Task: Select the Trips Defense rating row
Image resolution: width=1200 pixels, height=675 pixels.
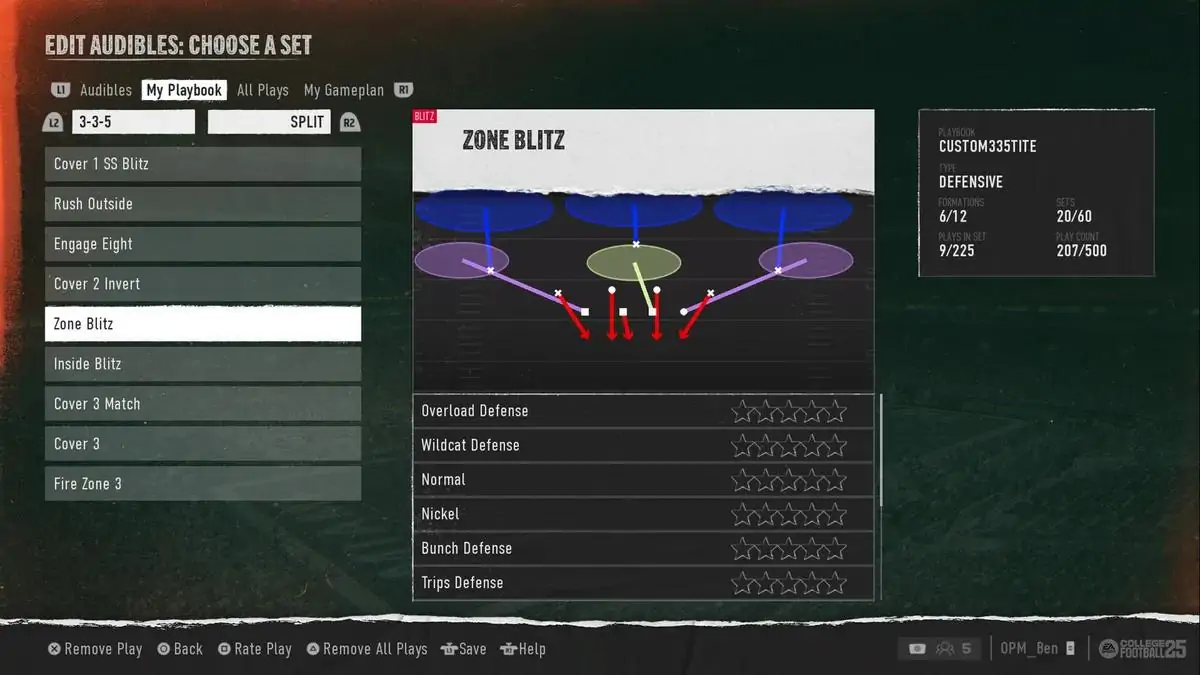Action: tap(643, 583)
